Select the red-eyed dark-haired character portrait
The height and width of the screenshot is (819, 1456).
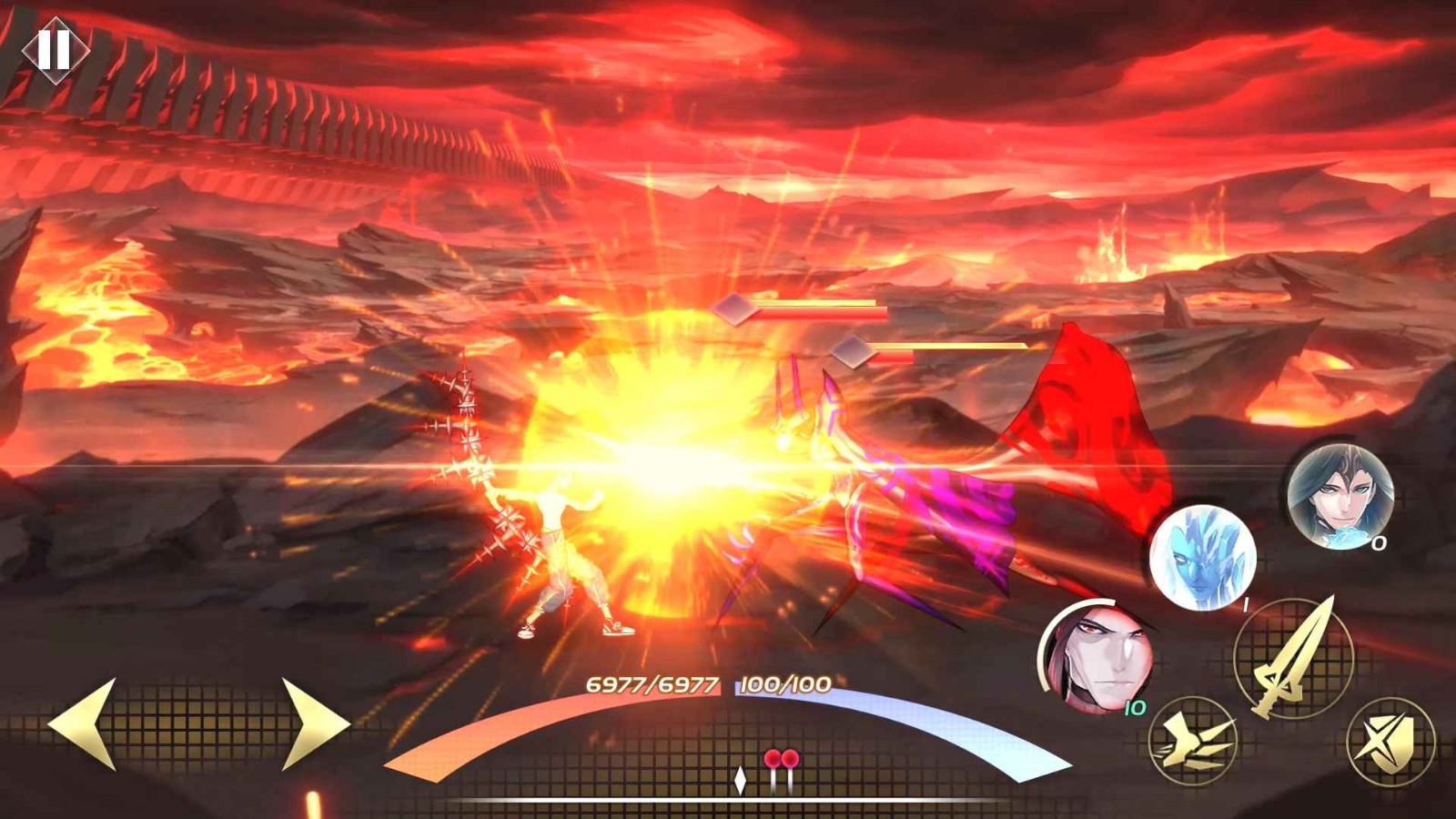[1097, 657]
